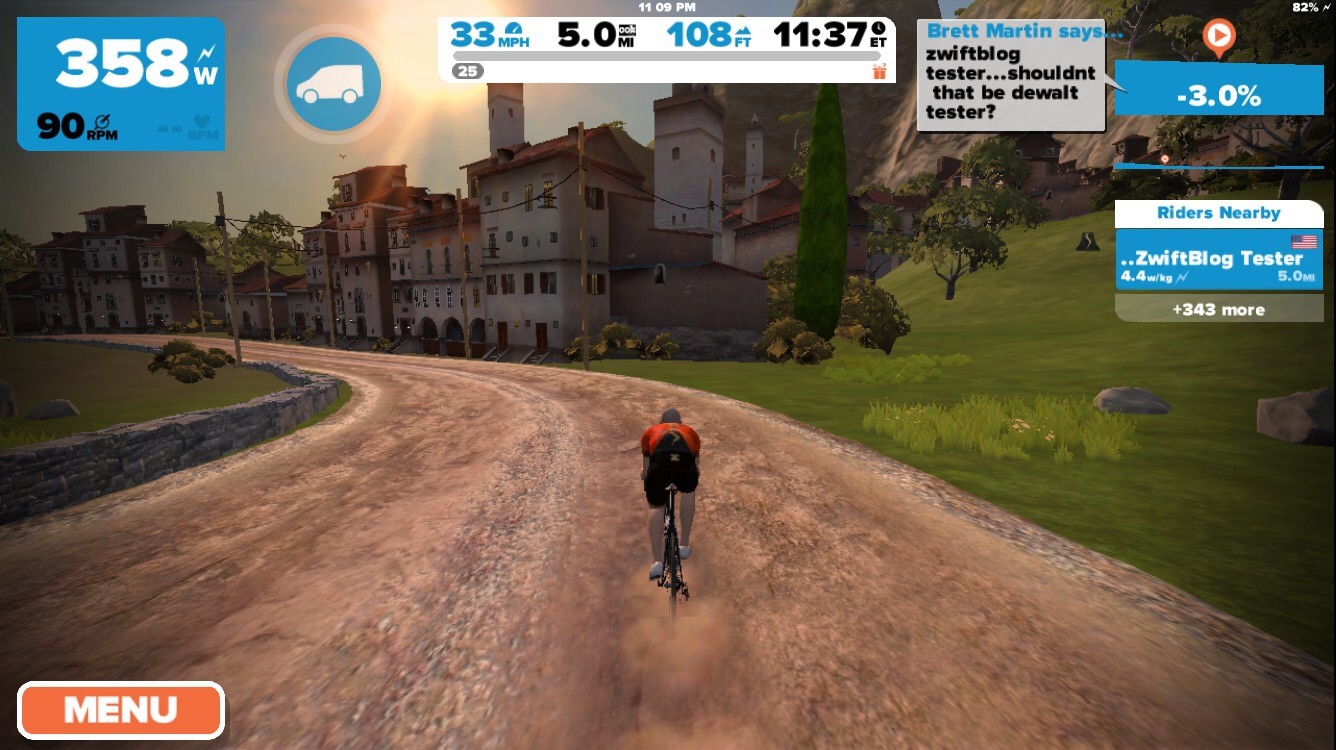Tap the orange gift box progress icon
This screenshot has width=1336, height=750.
pos(879,71)
